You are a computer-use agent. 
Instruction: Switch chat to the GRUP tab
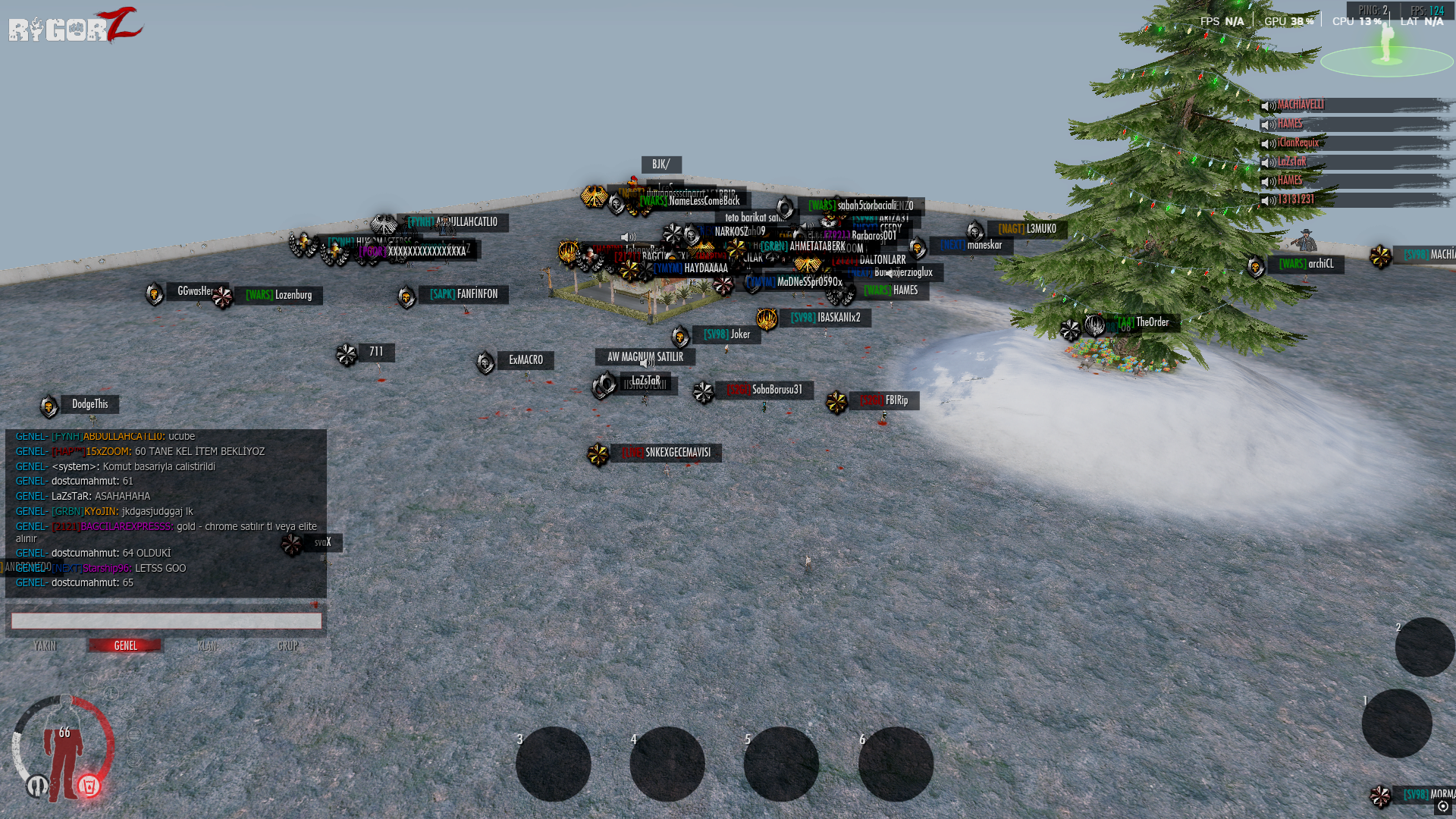287,646
